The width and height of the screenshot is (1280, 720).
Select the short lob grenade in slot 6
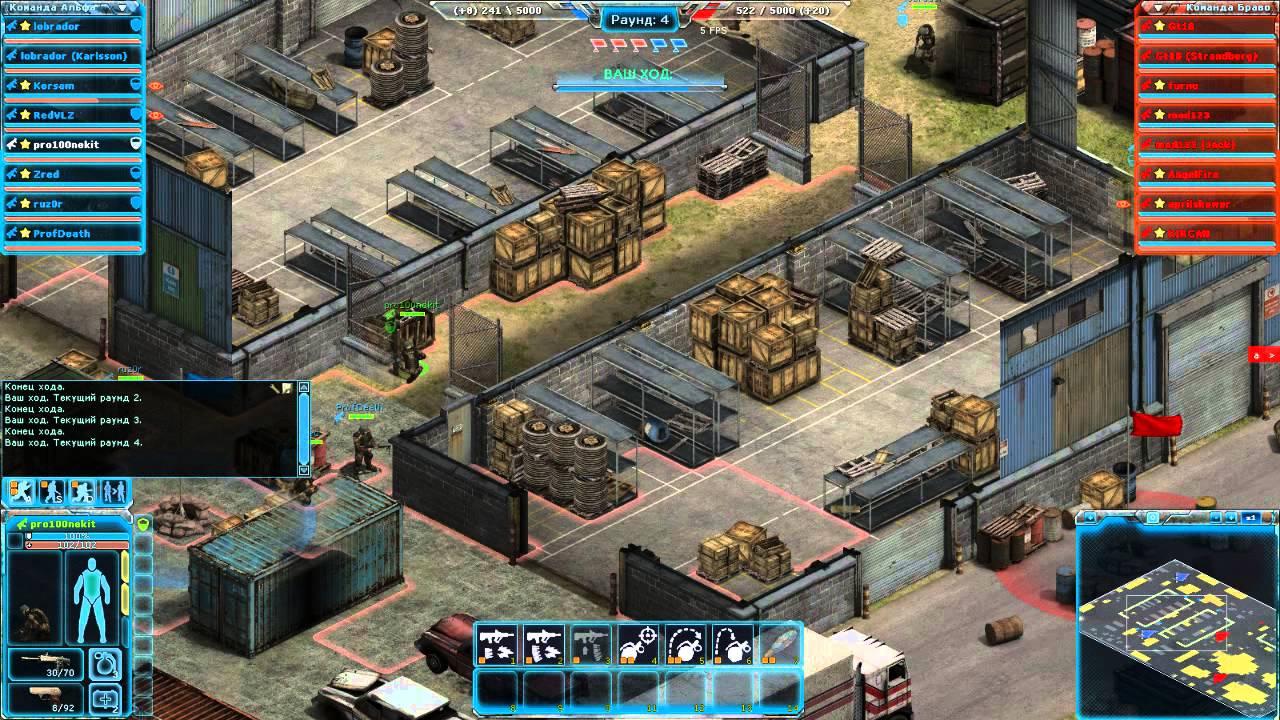[733, 645]
